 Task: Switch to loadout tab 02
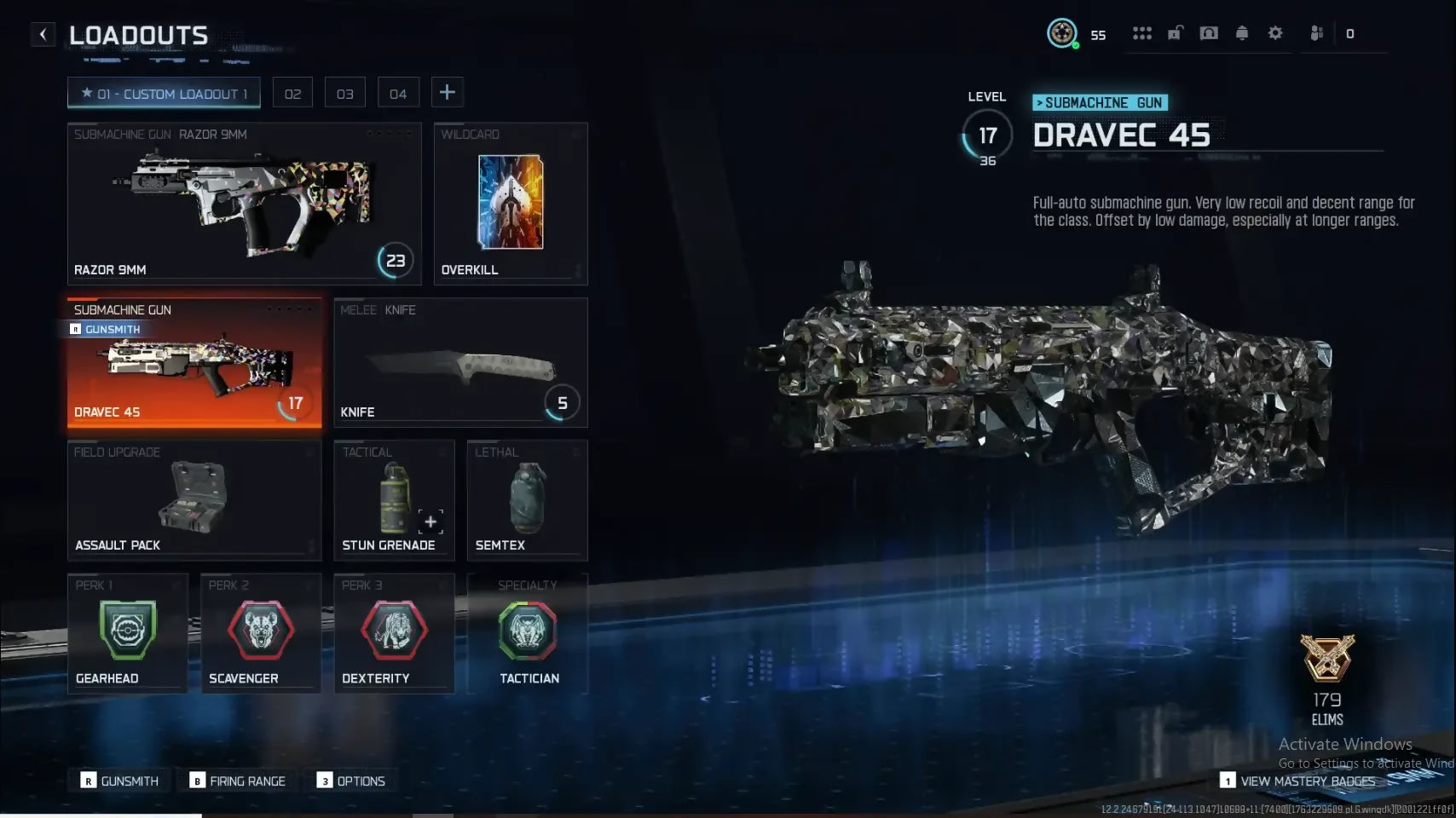coord(292,93)
